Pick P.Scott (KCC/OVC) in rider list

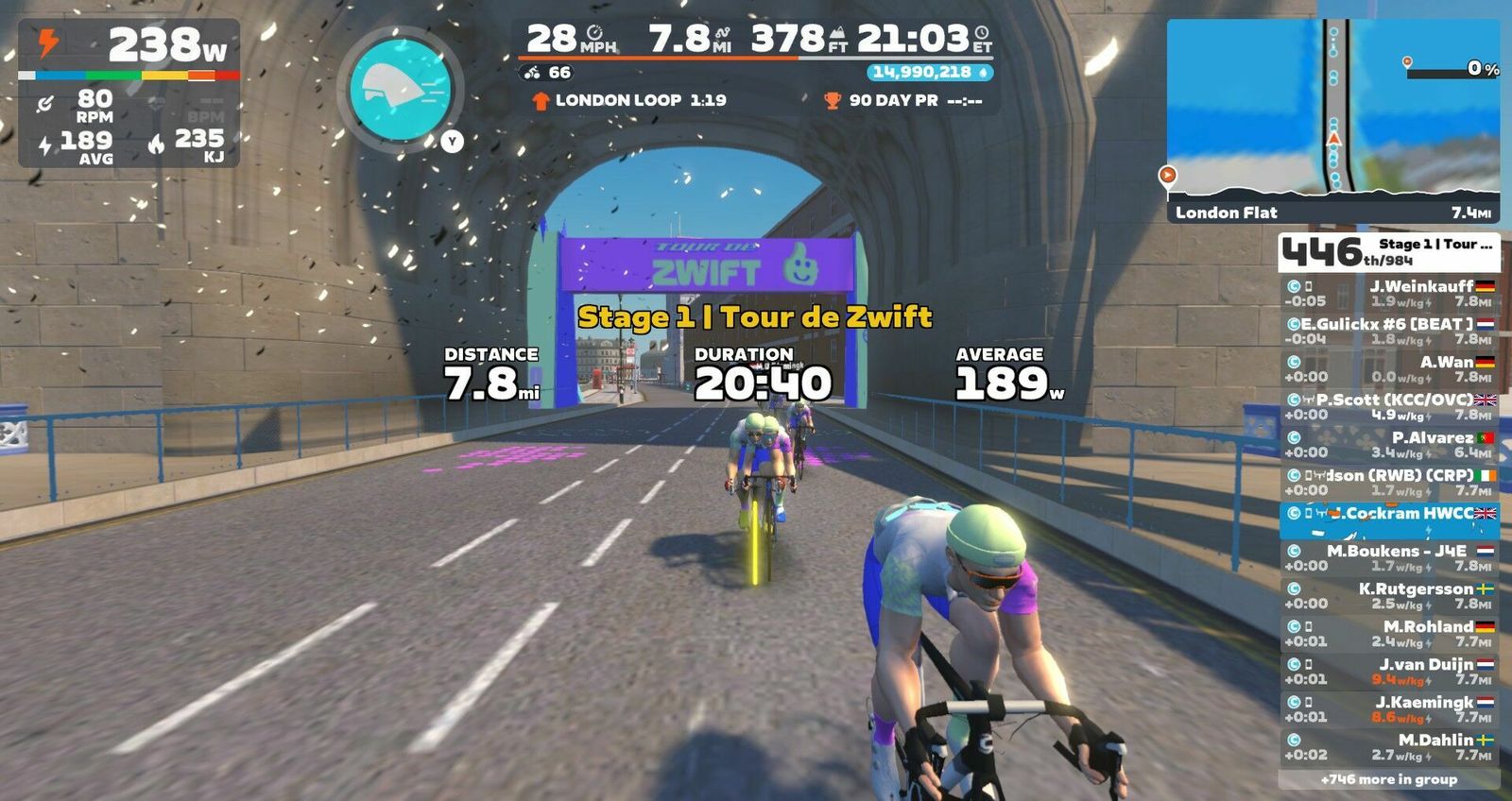[1388, 406]
